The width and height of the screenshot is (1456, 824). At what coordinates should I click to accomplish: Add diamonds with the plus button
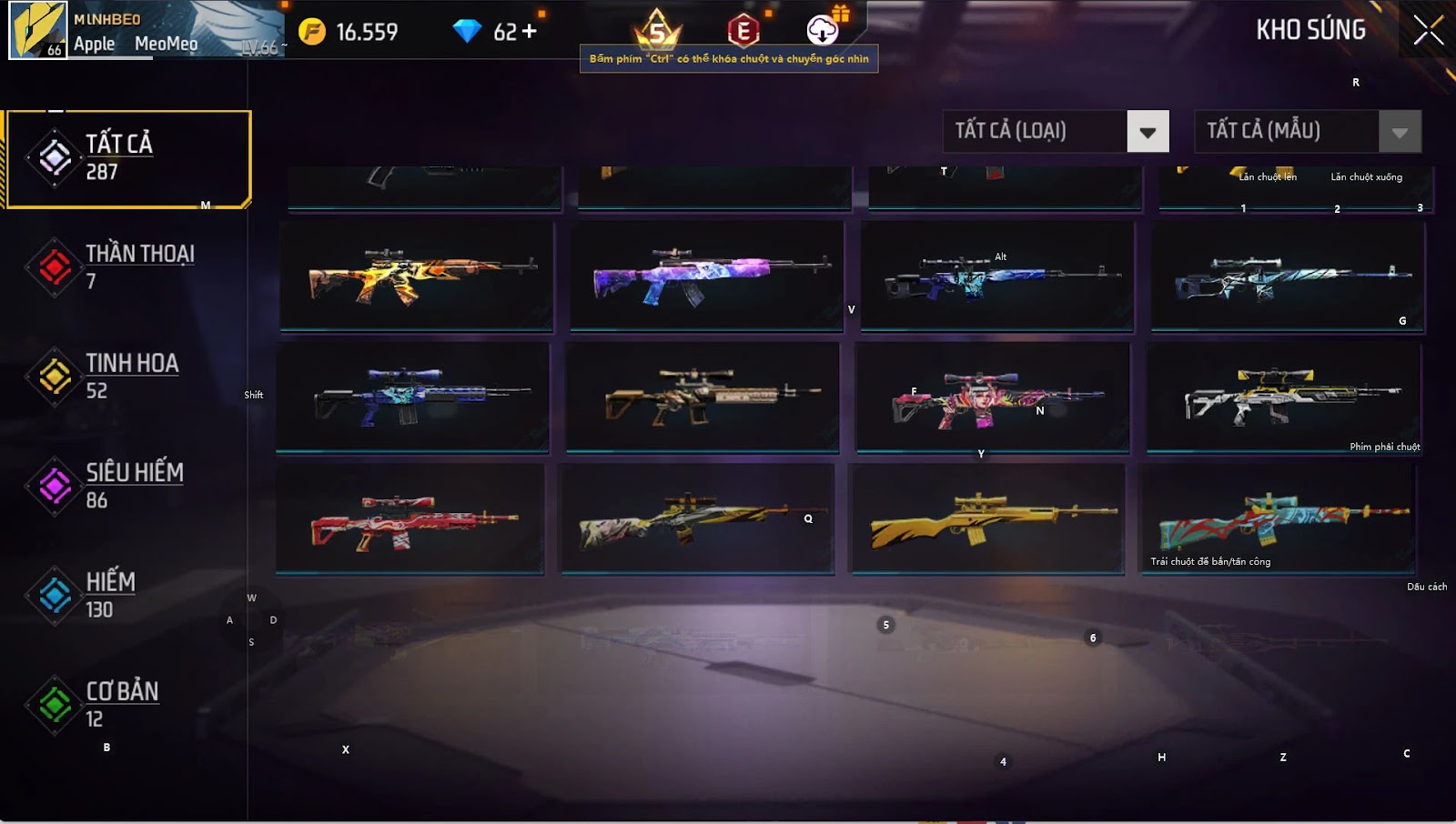pos(529,32)
